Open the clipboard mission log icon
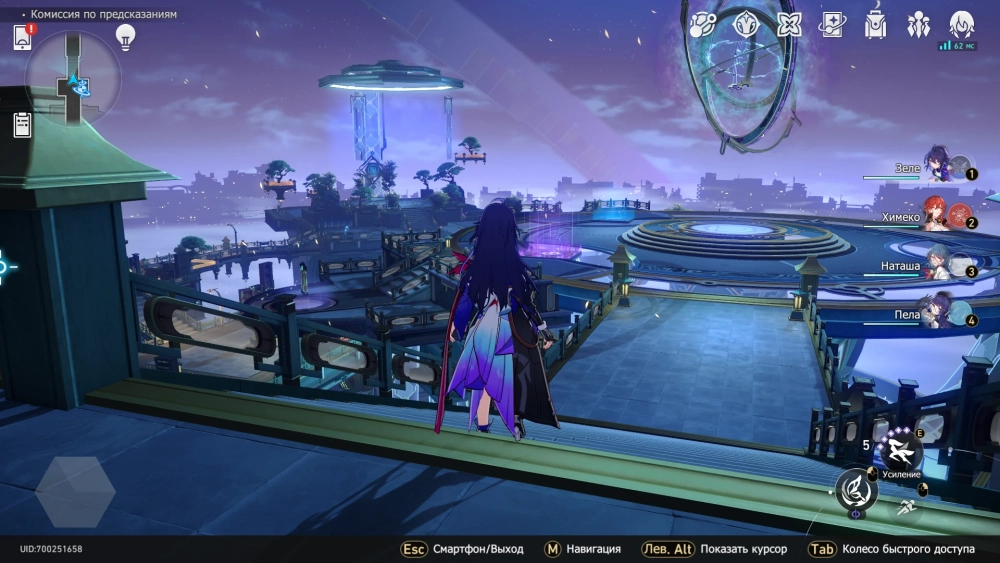This screenshot has height=563, width=1000. [x=22, y=124]
